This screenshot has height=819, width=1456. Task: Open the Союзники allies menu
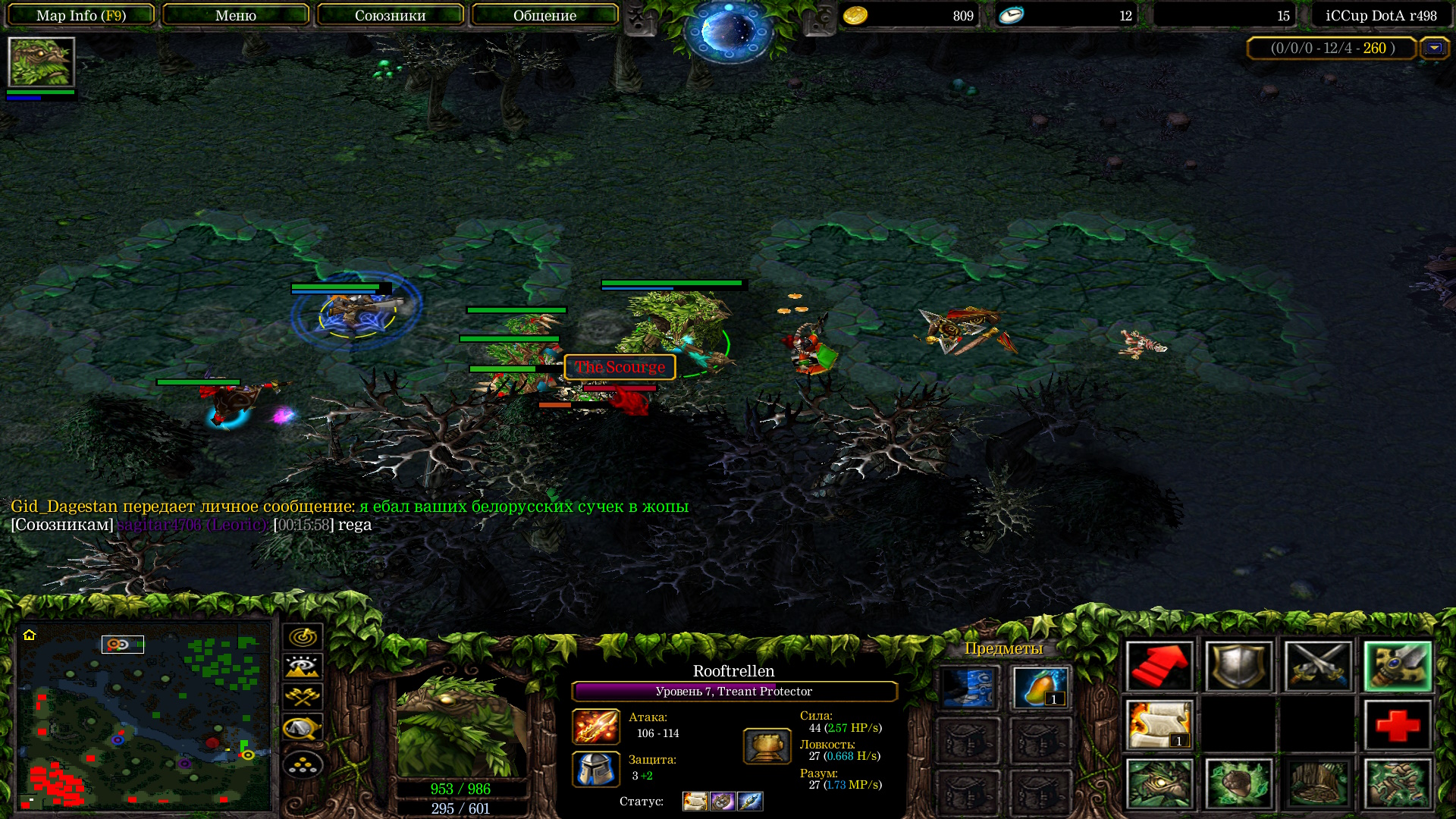coord(390,15)
